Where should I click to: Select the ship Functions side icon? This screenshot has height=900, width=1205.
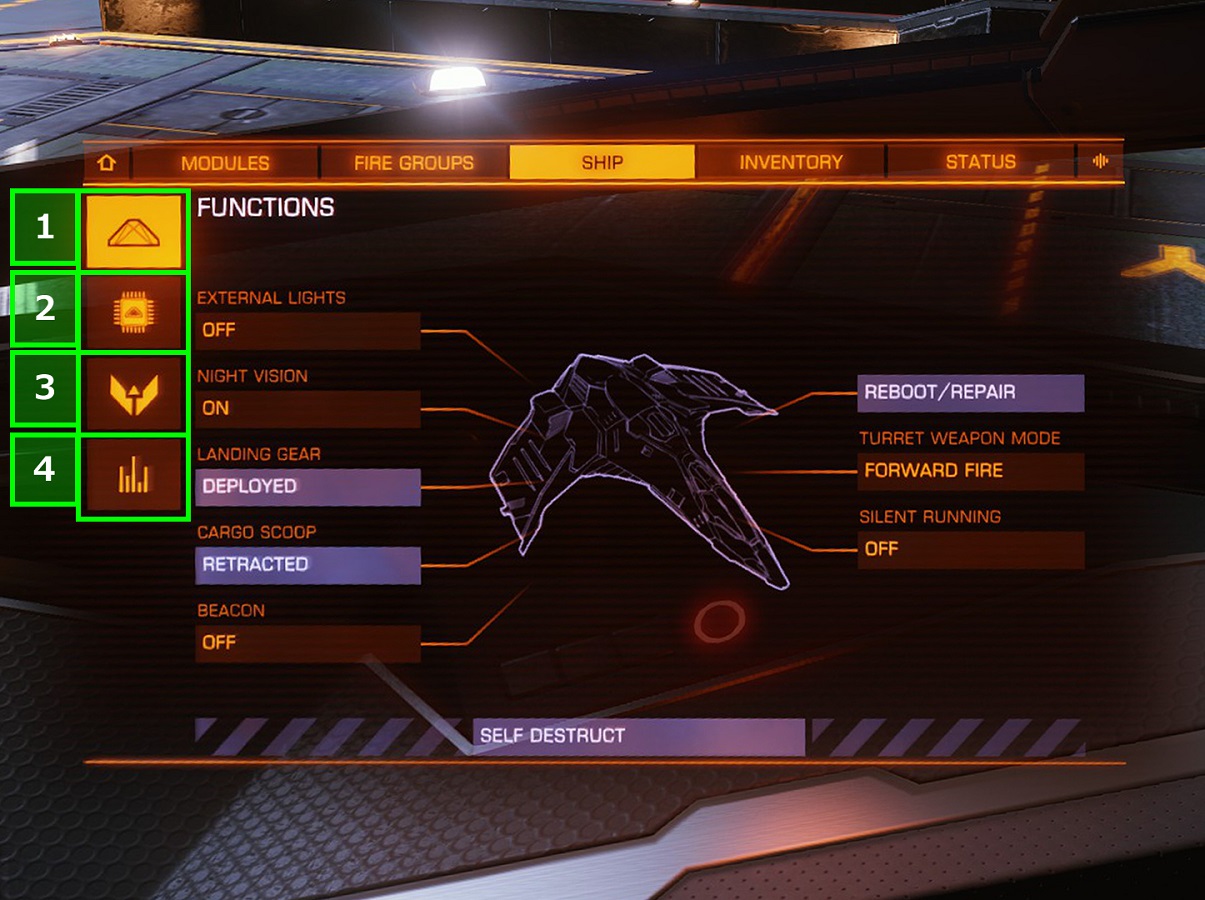tap(134, 232)
